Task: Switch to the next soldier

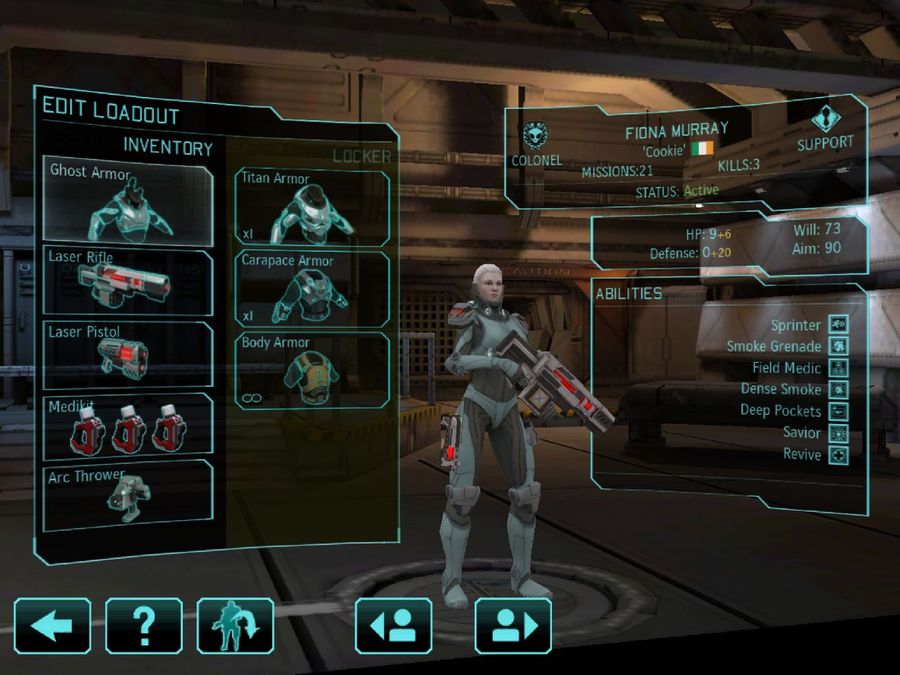Action: coord(513,626)
